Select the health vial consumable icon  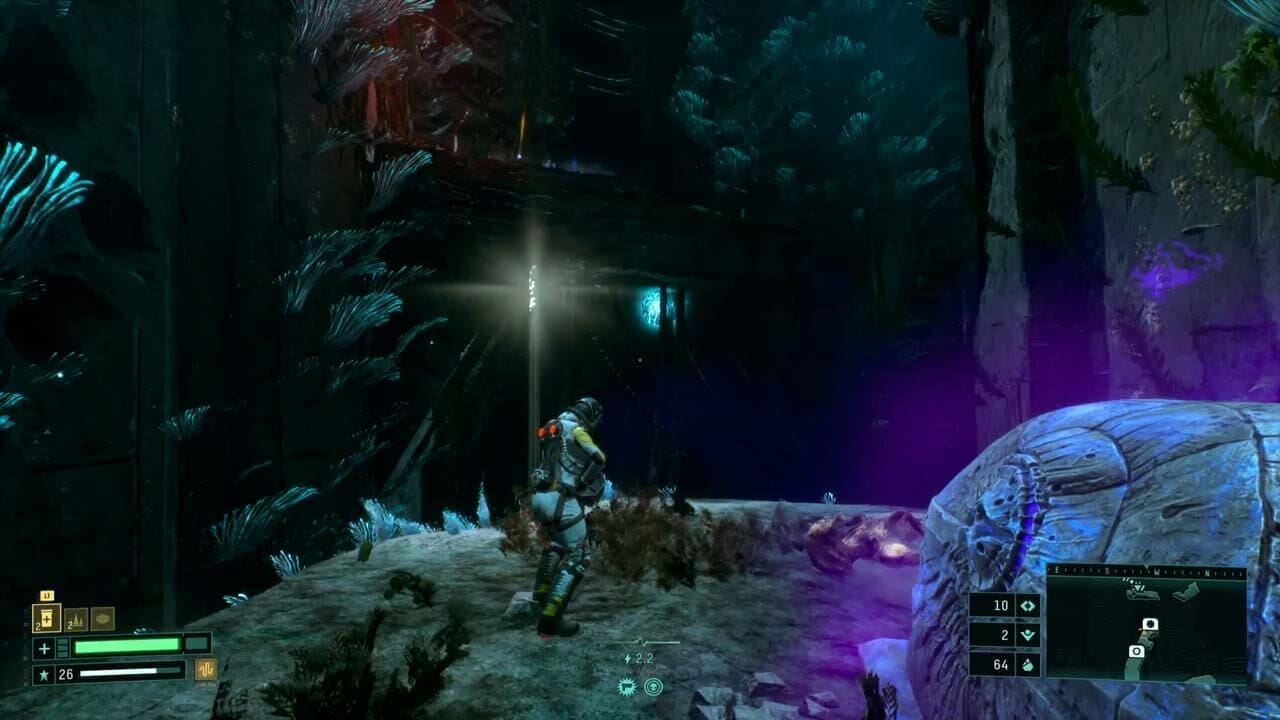point(48,618)
